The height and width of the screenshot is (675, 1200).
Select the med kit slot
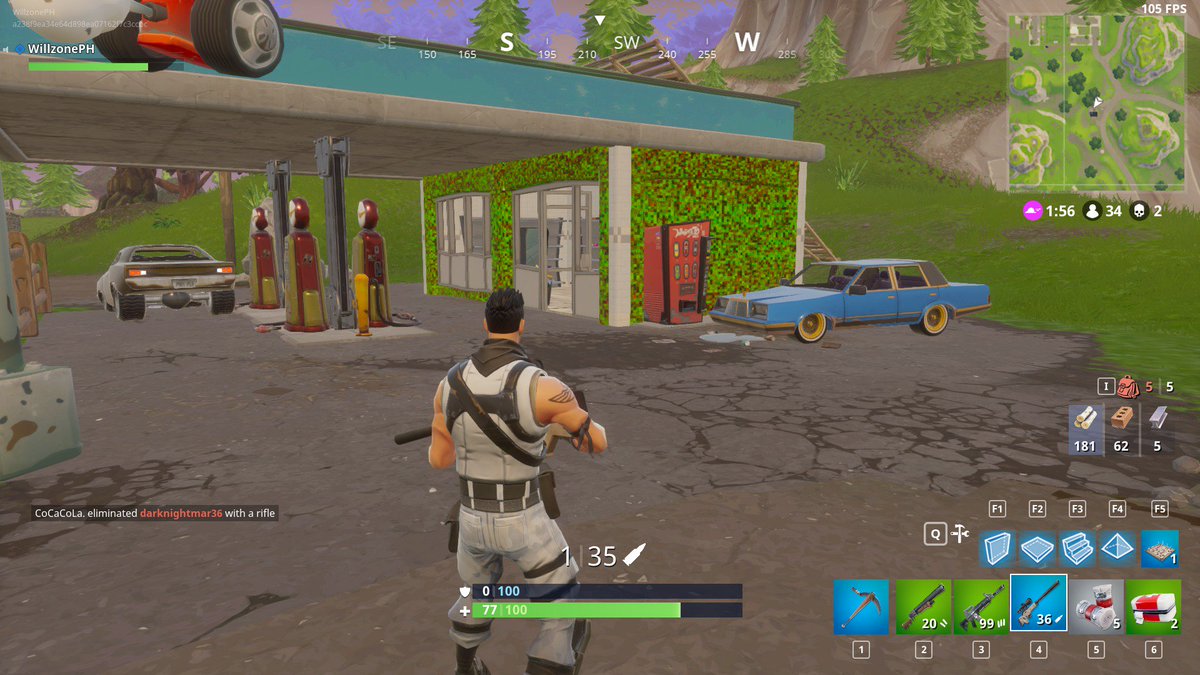1153,605
